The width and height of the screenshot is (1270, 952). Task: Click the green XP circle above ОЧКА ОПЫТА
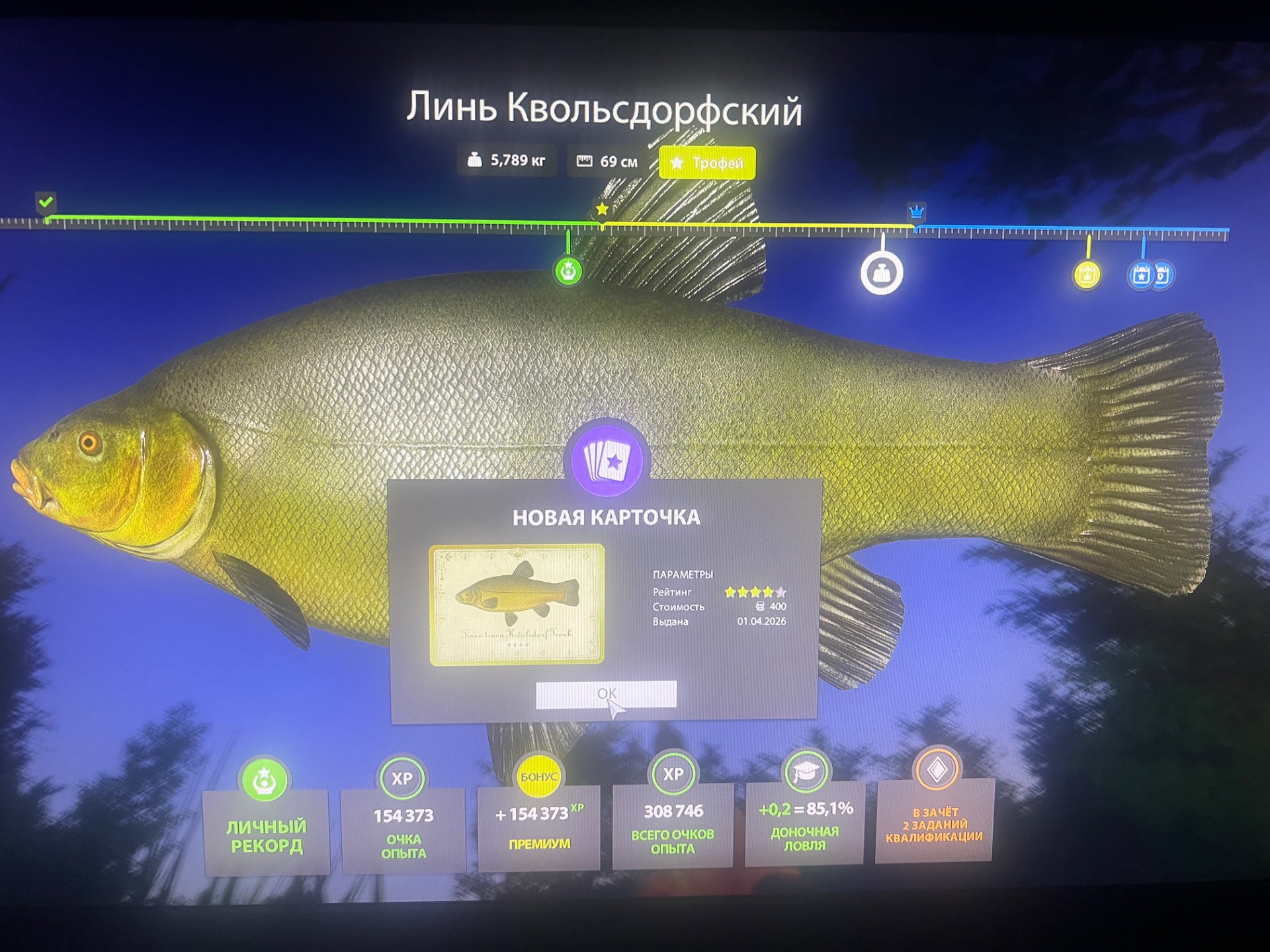[403, 779]
